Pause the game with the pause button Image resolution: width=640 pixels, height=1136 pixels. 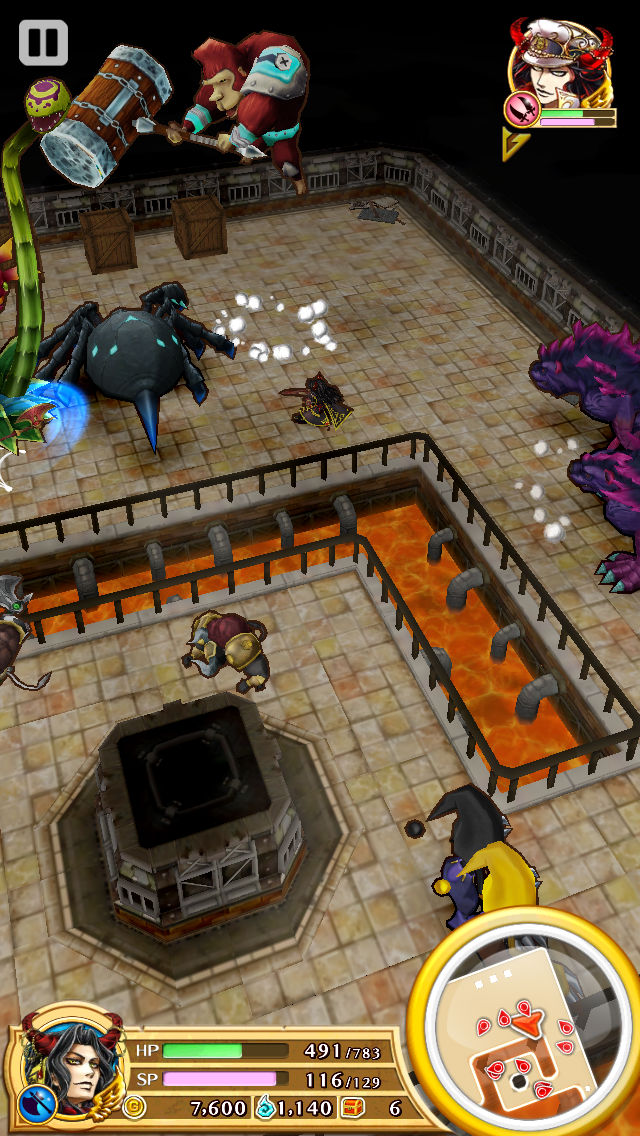tap(43, 43)
